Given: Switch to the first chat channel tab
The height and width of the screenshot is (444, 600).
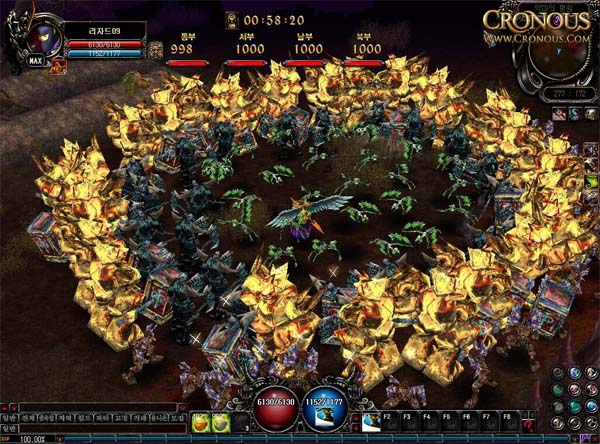Looking at the screenshot, I should [8, 416].
